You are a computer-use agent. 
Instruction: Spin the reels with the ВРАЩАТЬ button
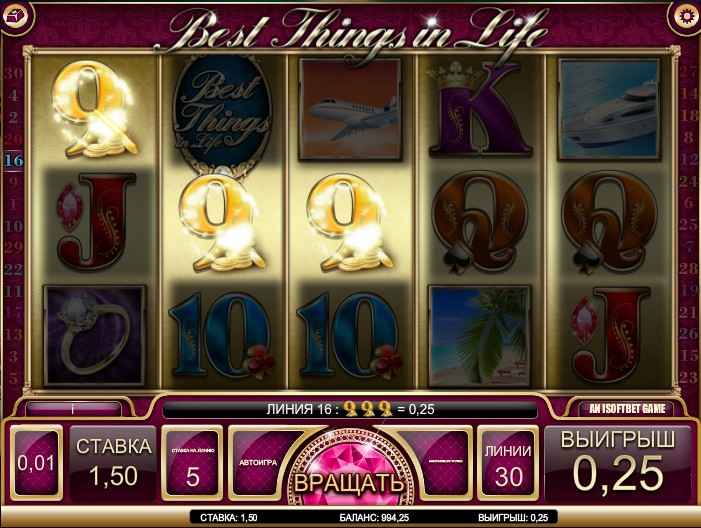click(349, 480)
